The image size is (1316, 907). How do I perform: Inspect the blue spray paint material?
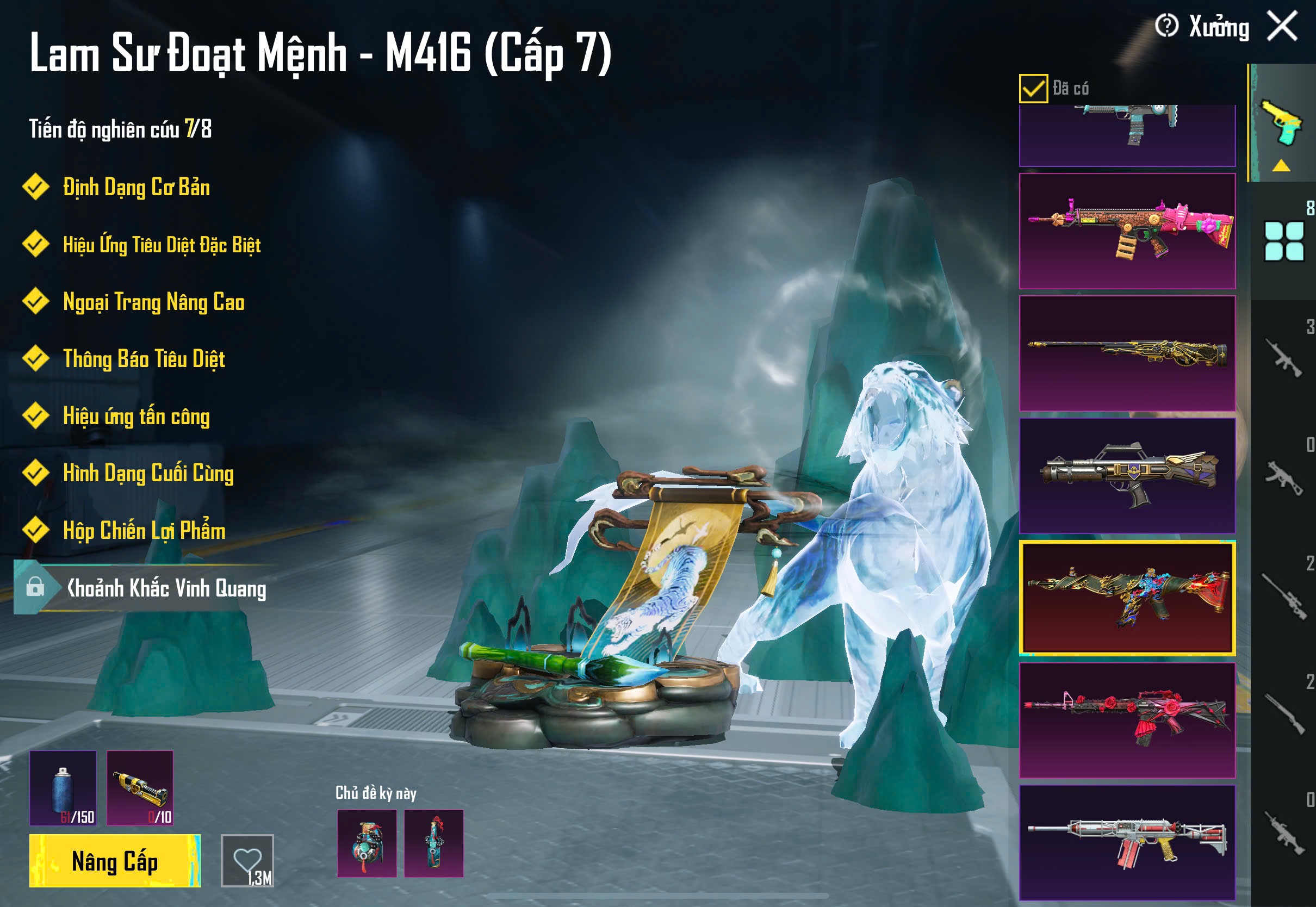[63, 788]
